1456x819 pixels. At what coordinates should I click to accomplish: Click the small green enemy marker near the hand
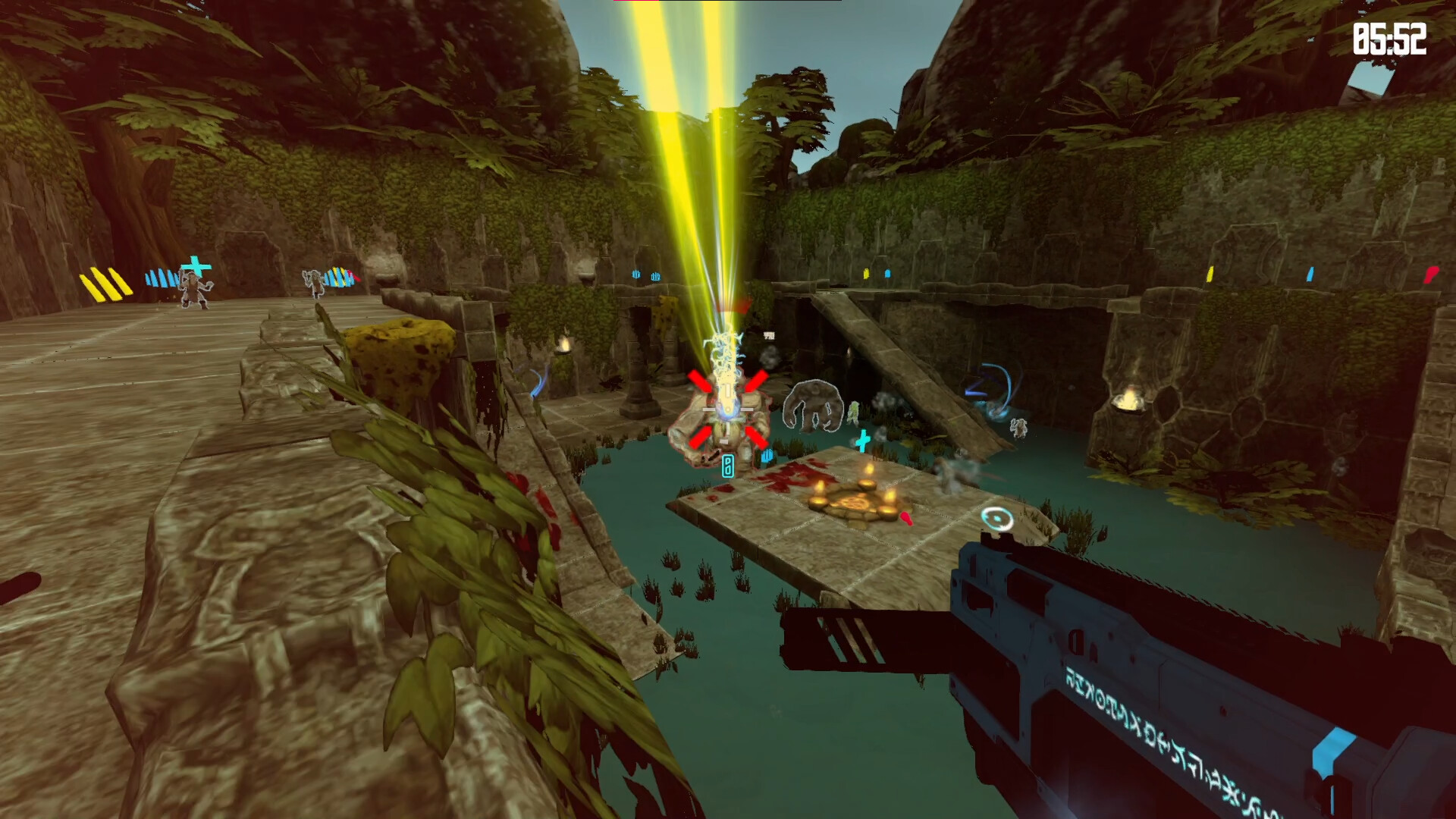852,413
